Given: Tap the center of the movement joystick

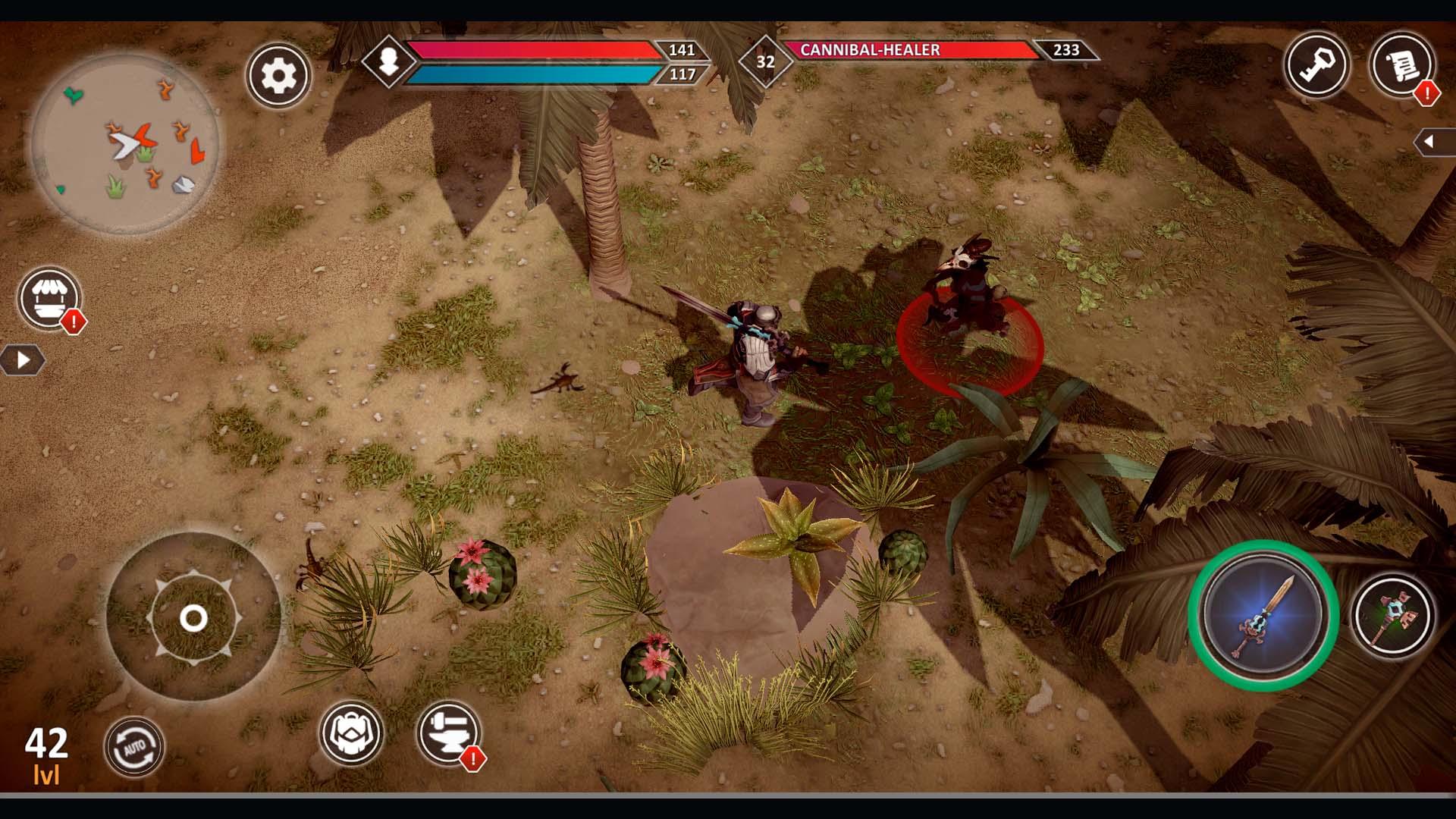Looking at the screenshot, I should point(192,619).
